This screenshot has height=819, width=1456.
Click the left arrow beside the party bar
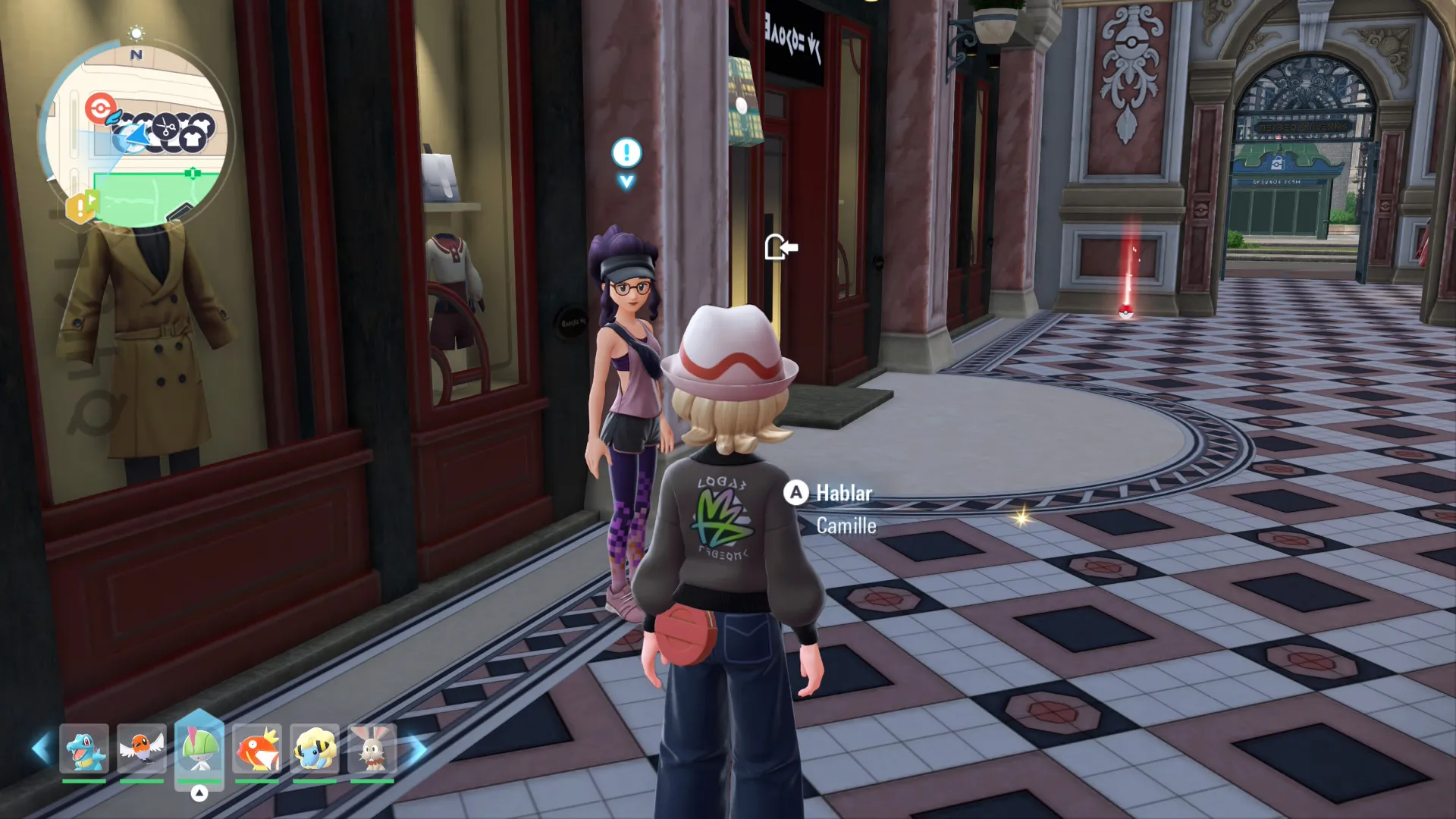coord(40,749)
